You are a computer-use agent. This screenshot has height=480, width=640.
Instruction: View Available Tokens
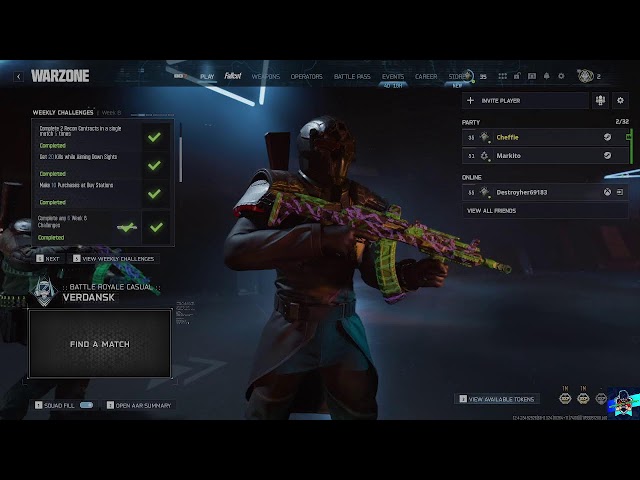tap(502, 399)
